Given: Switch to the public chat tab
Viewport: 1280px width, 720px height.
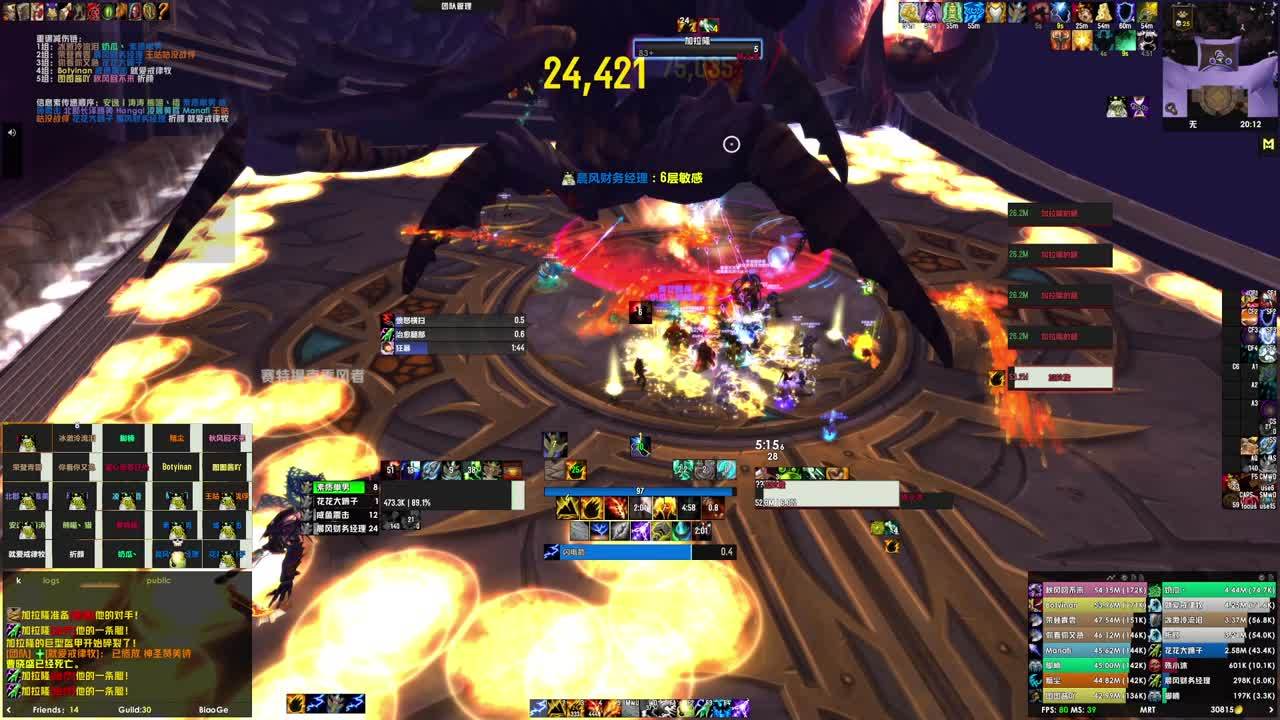Looking at the screenshot, I should 158,580.
